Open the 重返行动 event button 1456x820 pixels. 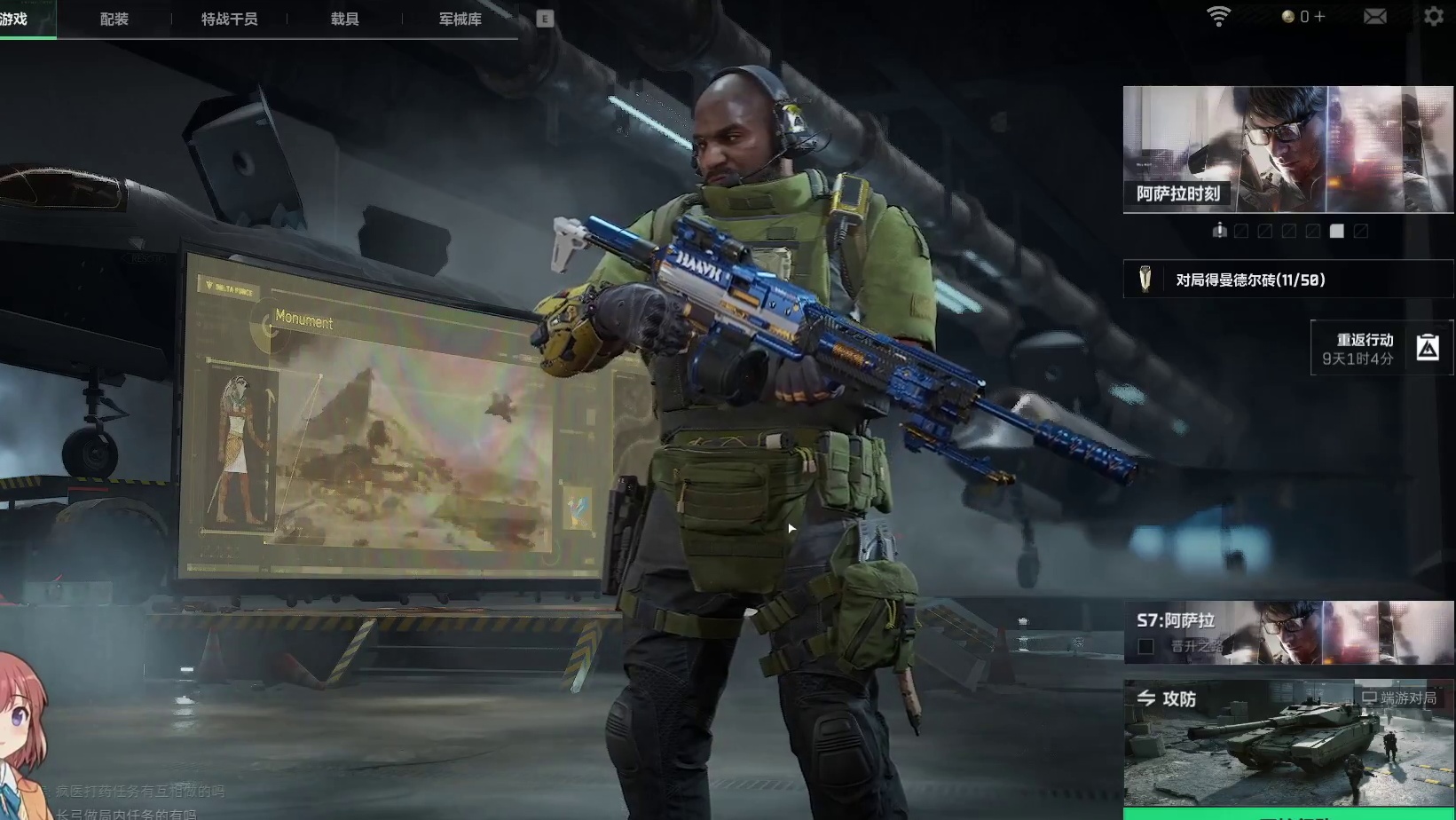point(1382,348)
